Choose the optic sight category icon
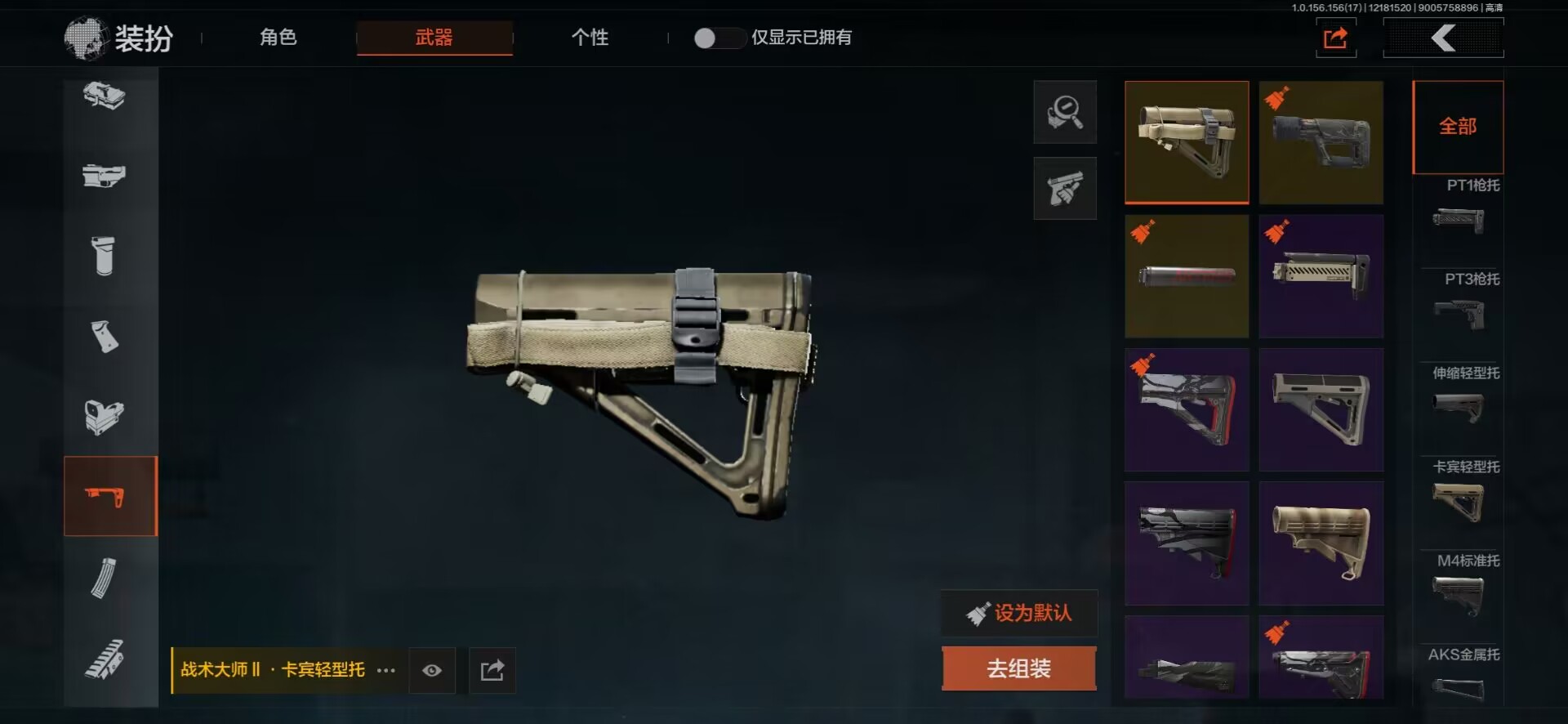The image size is (1568, 724). (104, 416)
